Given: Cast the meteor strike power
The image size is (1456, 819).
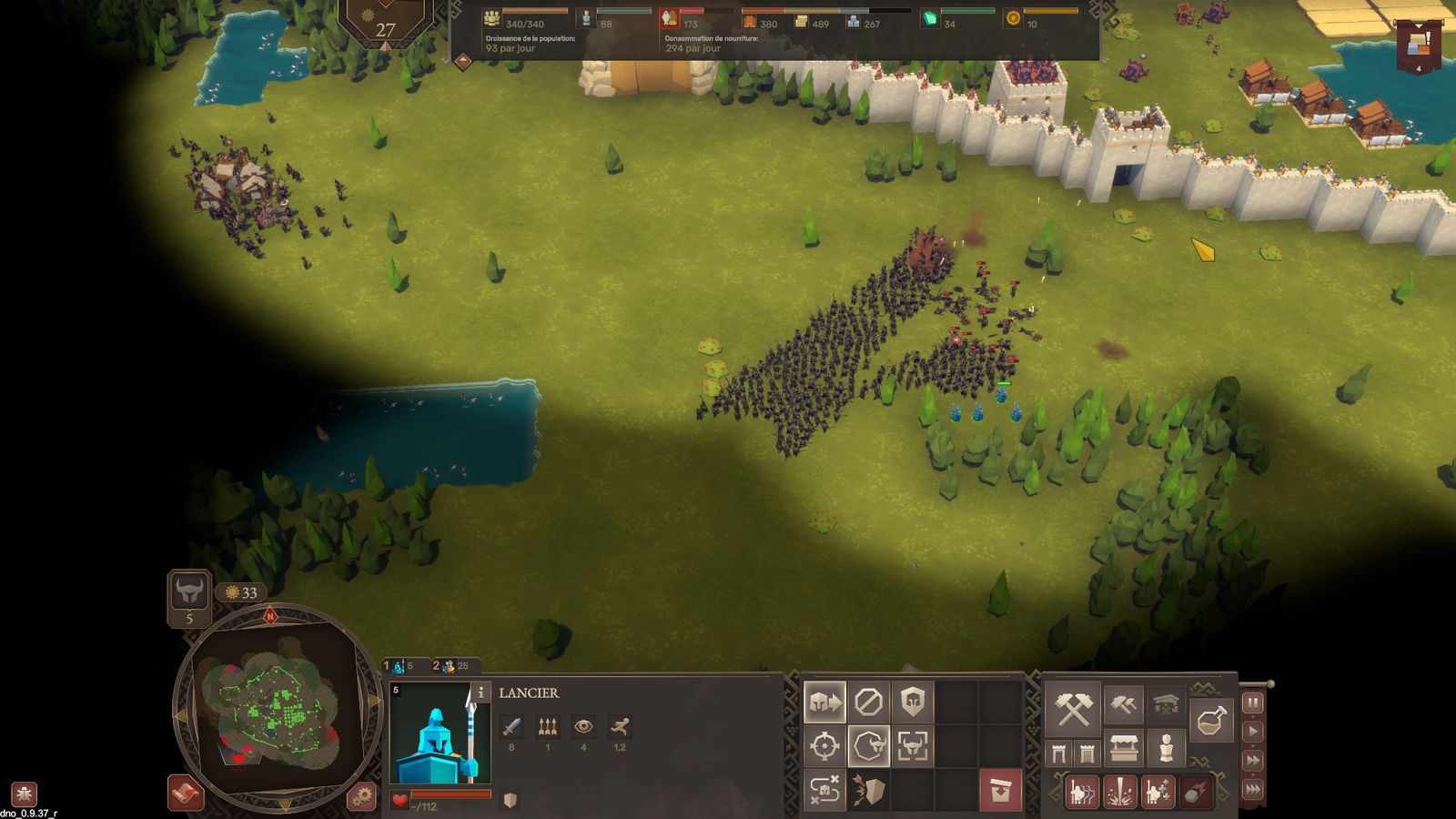Looking at the screenshot, I should 1195,792.
